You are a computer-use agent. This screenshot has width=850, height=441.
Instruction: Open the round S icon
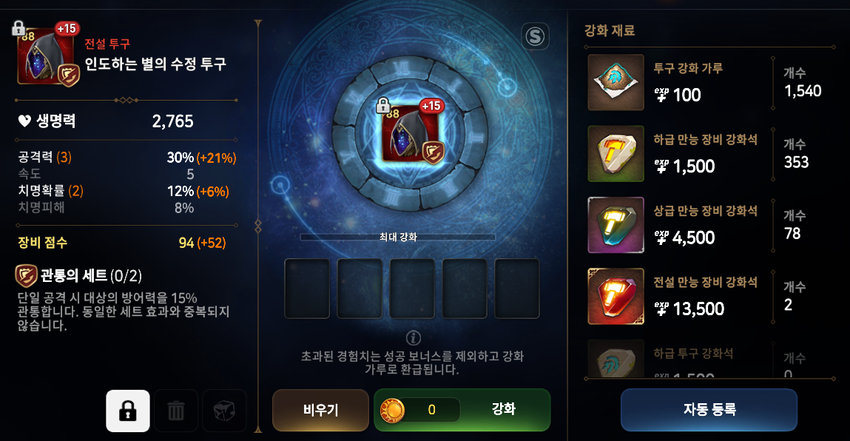(536, 37)
